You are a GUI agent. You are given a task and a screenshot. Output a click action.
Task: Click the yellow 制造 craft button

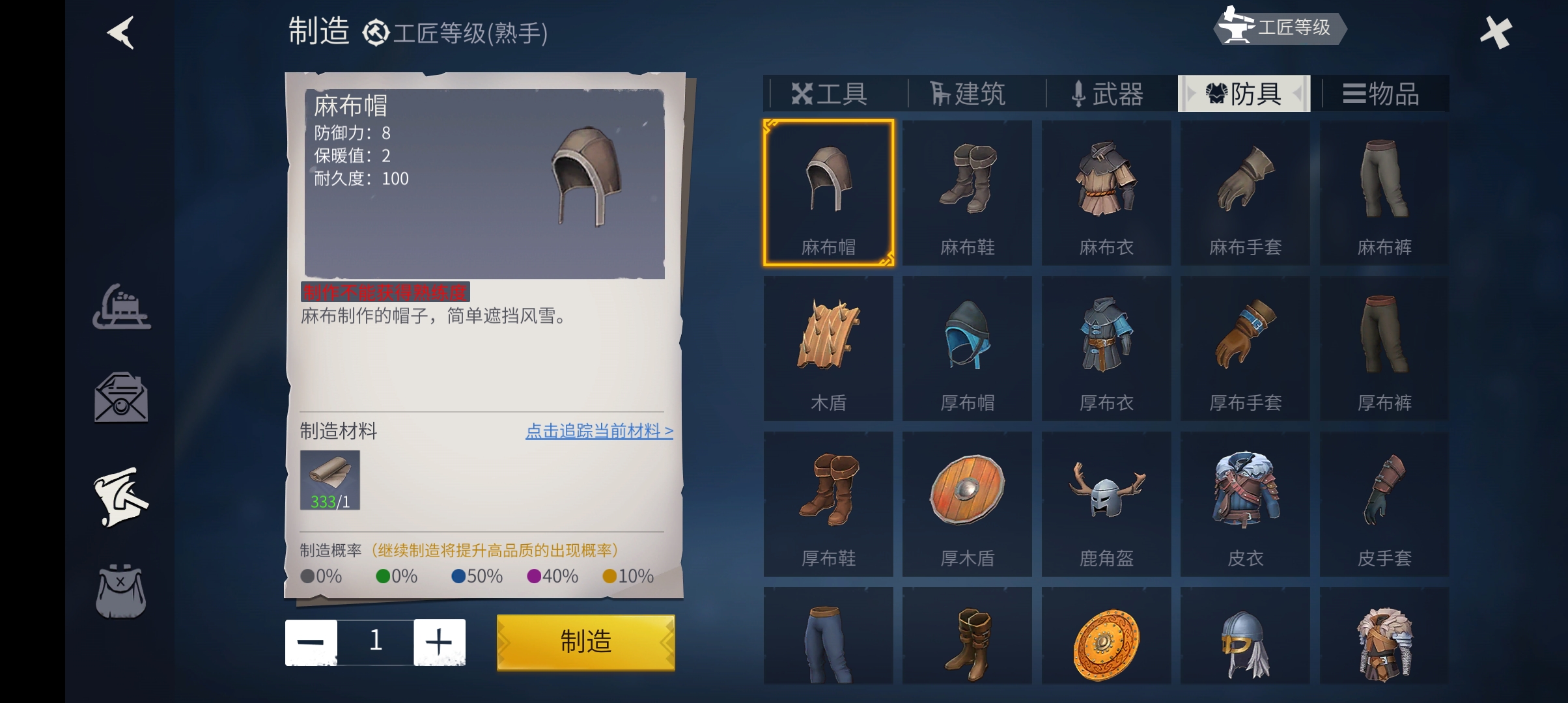(x=585, y=642)
